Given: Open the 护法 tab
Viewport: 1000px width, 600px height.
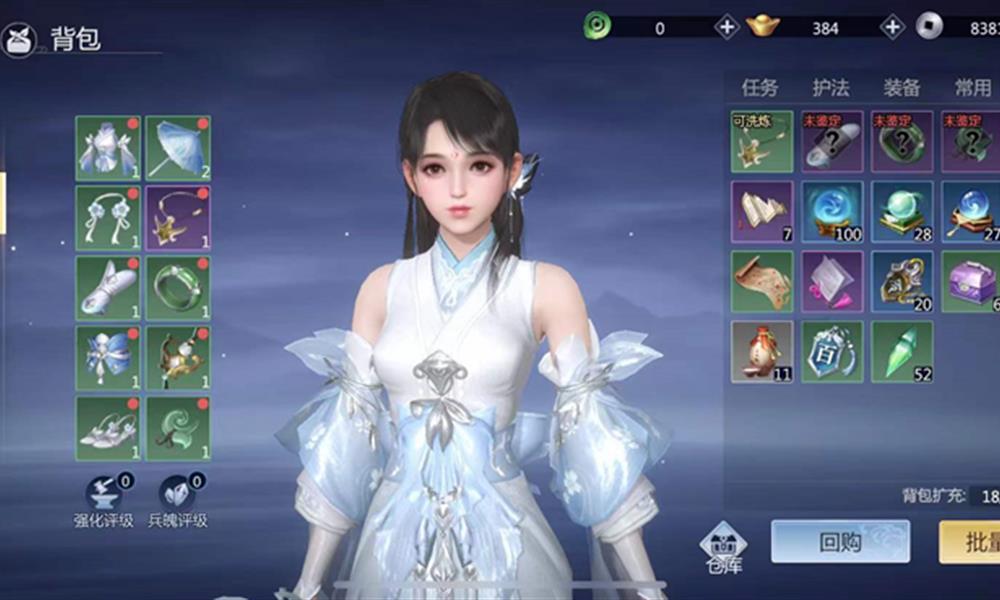Looking at the screenshot, I should pyautogui.click(x=830, y=88).
